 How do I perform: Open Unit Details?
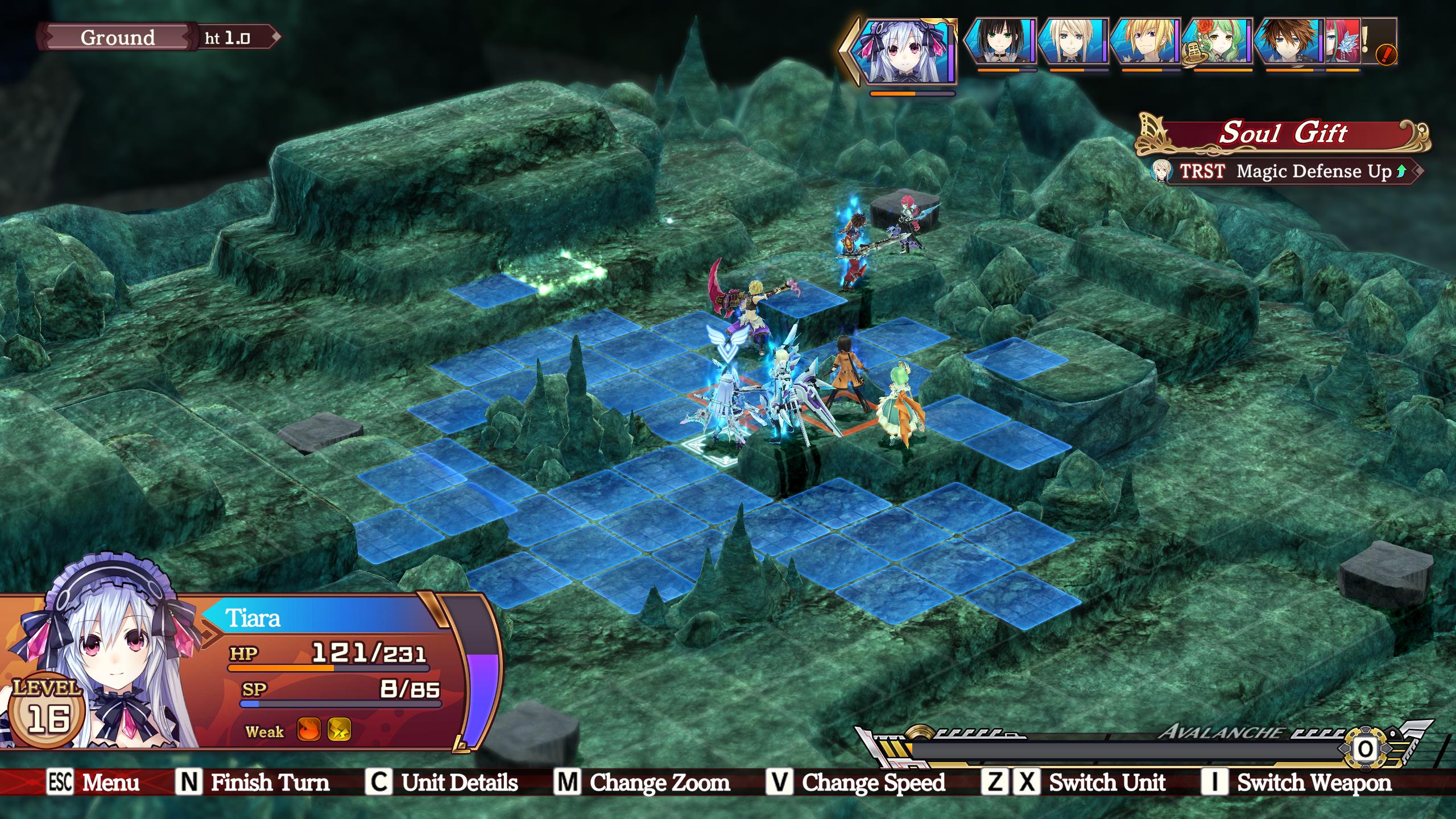[x=442, y=783]
